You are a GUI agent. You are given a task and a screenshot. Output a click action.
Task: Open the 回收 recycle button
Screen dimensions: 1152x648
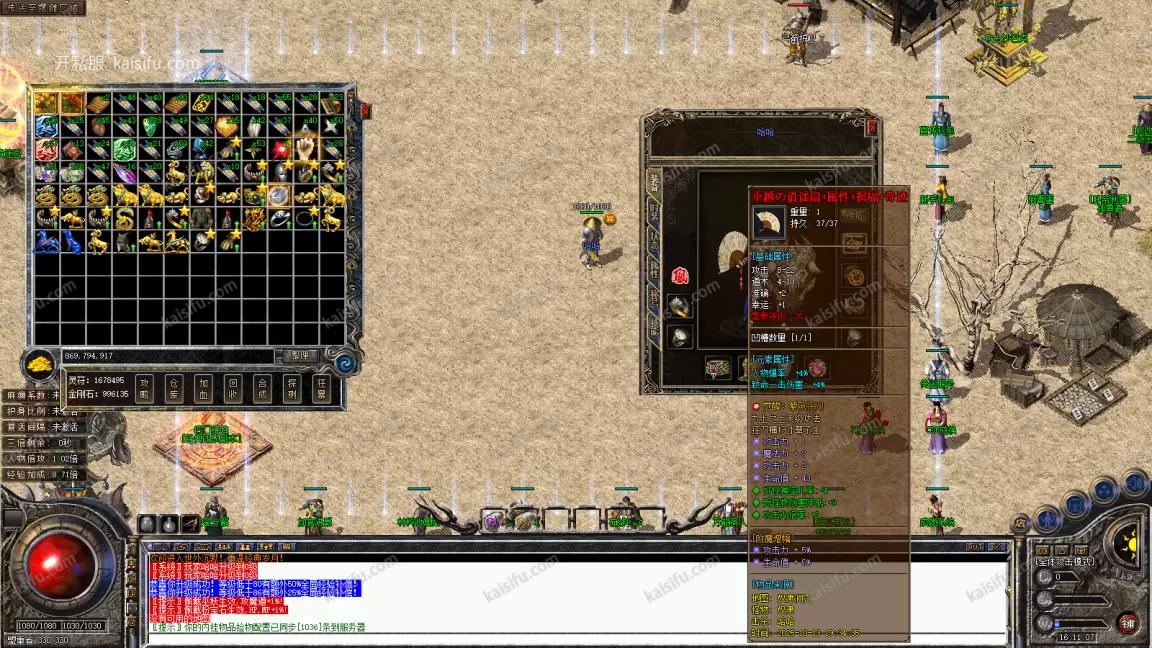coord(233,387)
